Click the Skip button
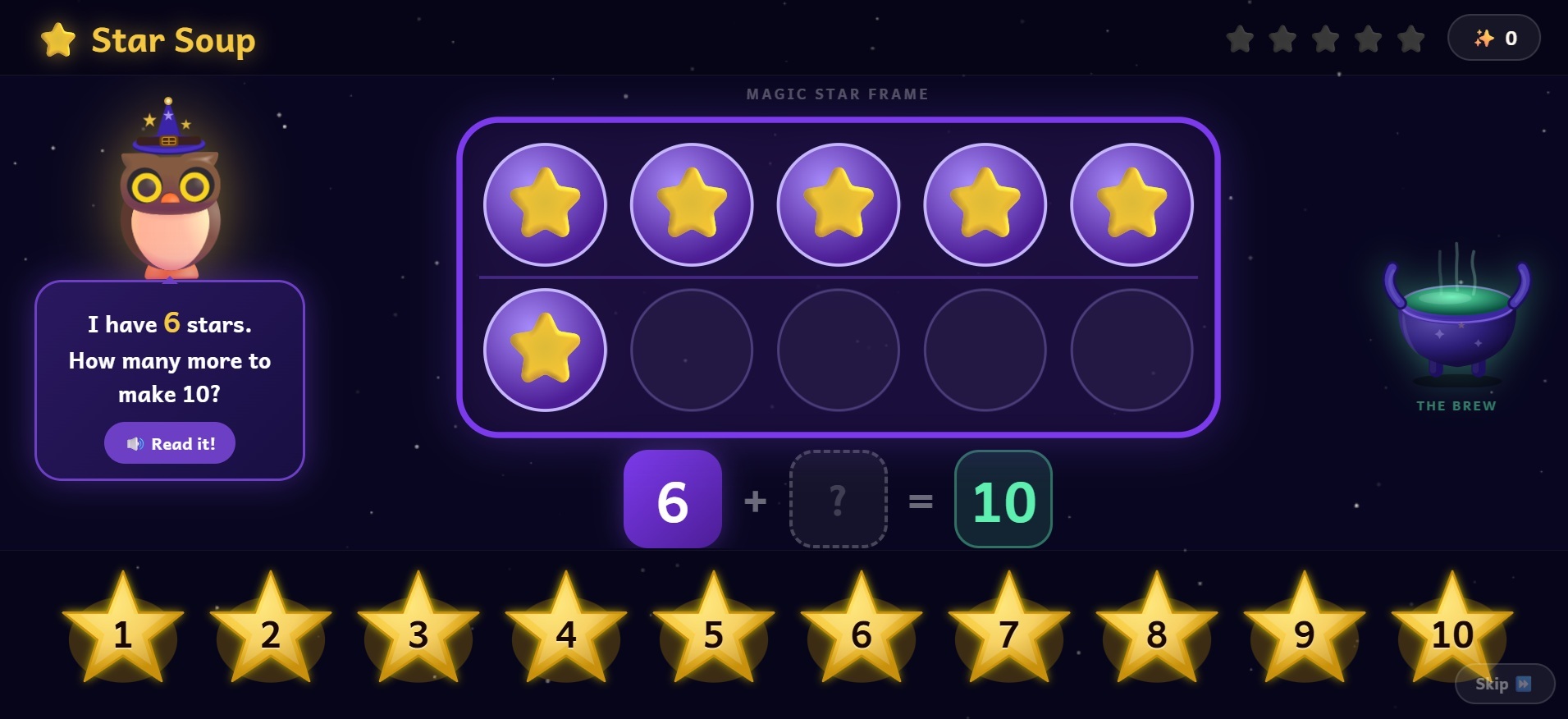Image resolution: width=1568 pixels, height=719 pixels. pos(1504,683)
